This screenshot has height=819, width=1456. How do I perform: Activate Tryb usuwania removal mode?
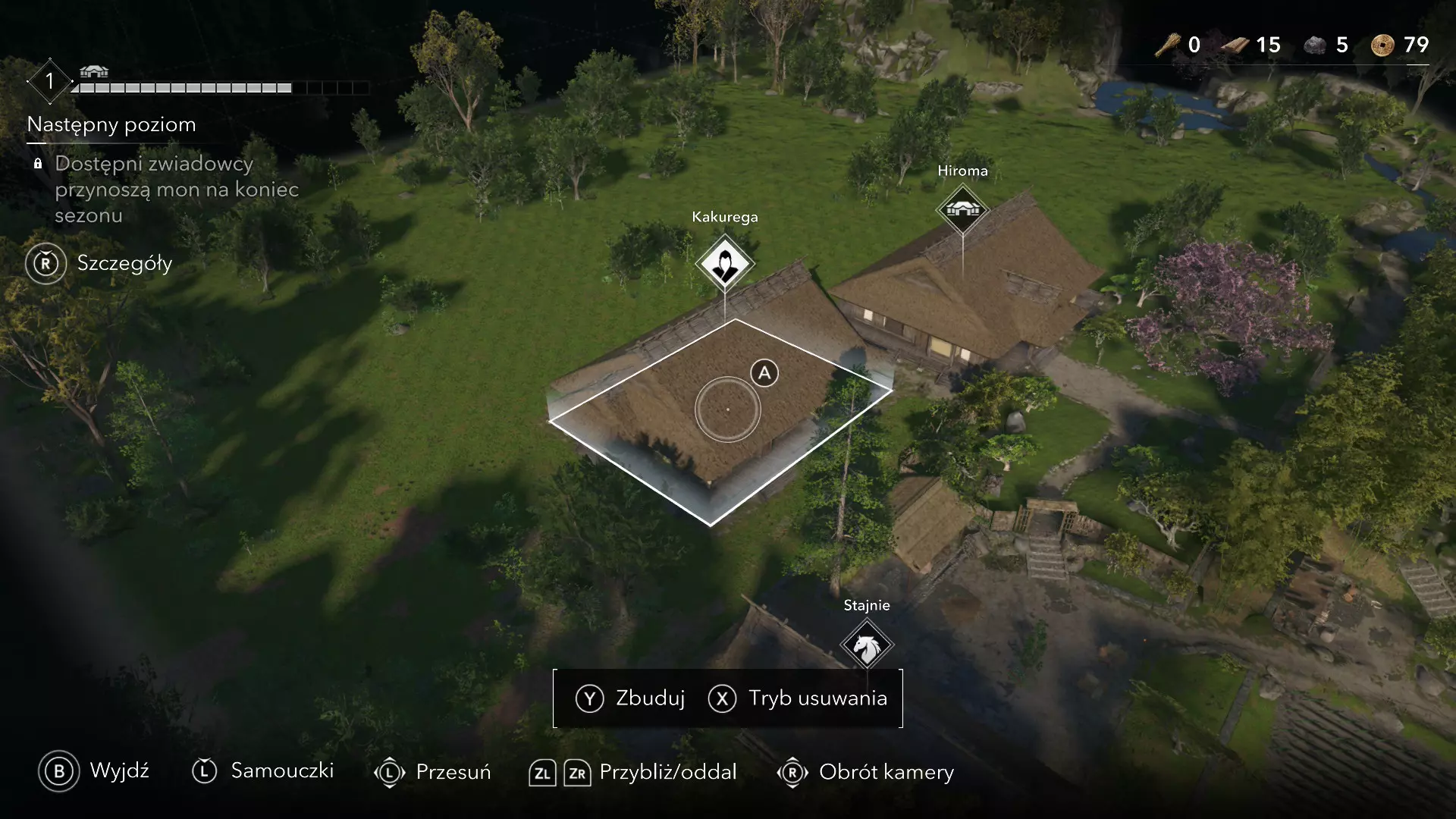[798, 698]
